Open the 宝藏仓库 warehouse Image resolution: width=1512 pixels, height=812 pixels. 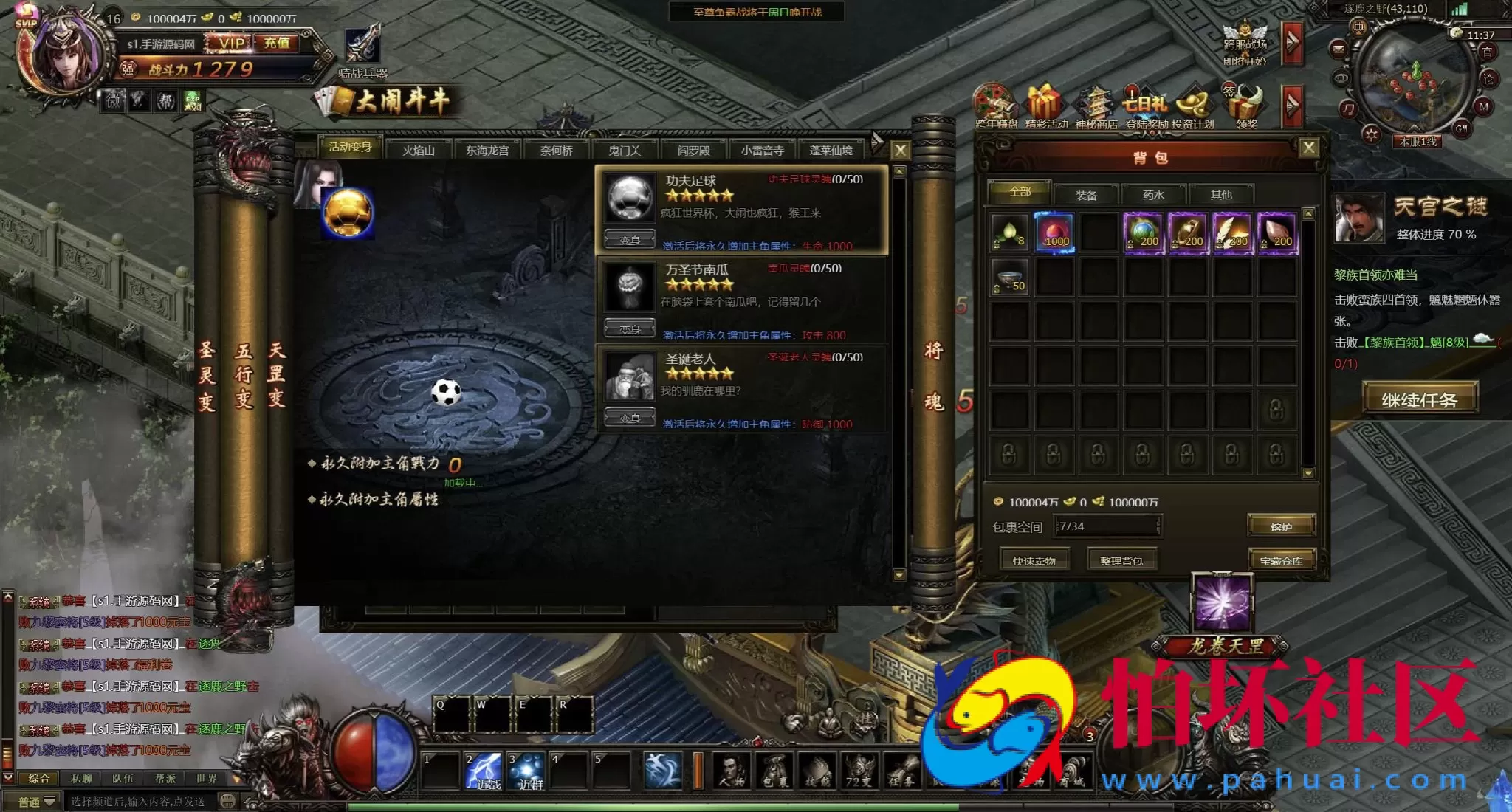pos(1281,560)
